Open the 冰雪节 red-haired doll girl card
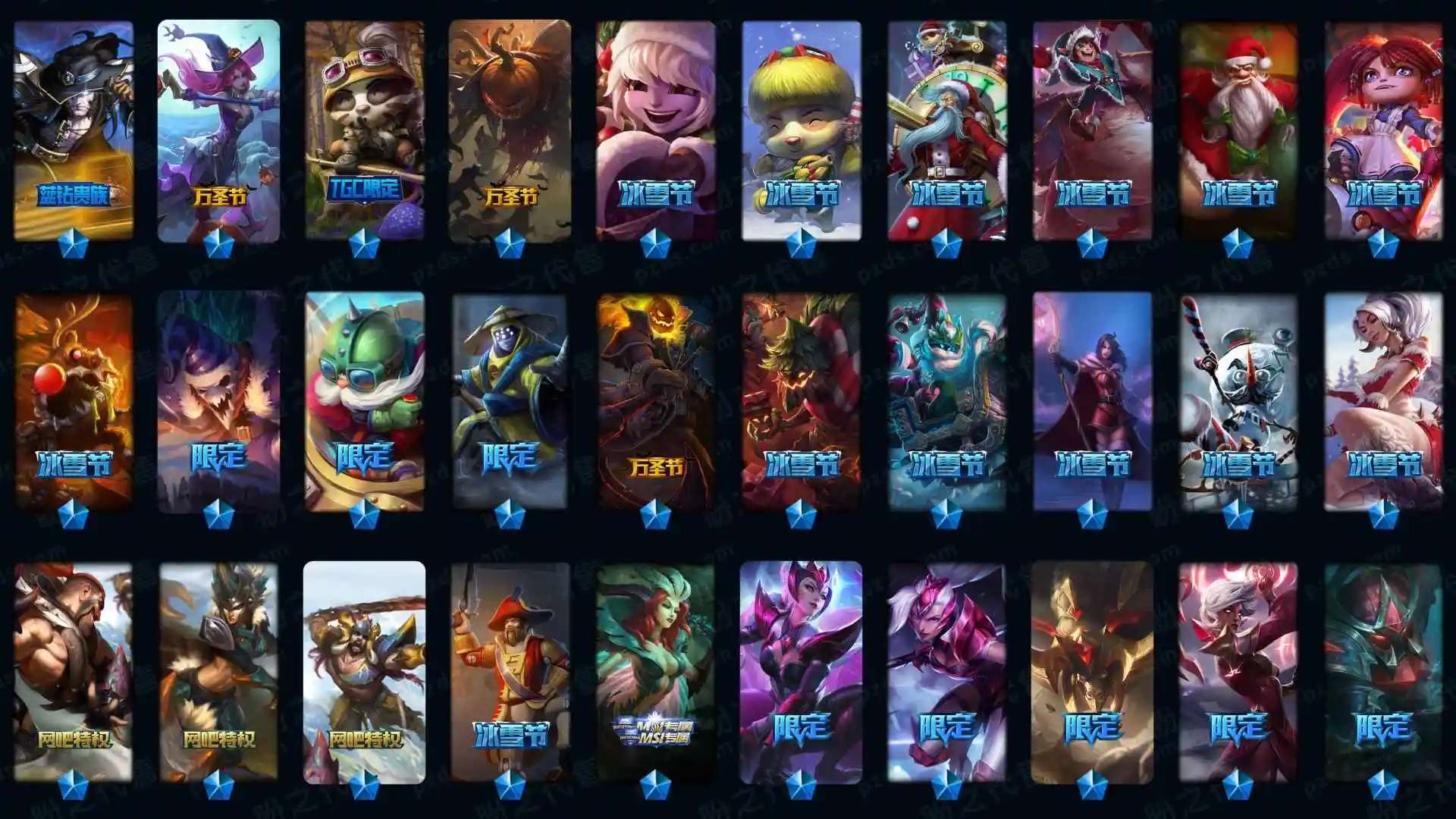The height and width of the screenshot is (819, 1456). 1383,129
